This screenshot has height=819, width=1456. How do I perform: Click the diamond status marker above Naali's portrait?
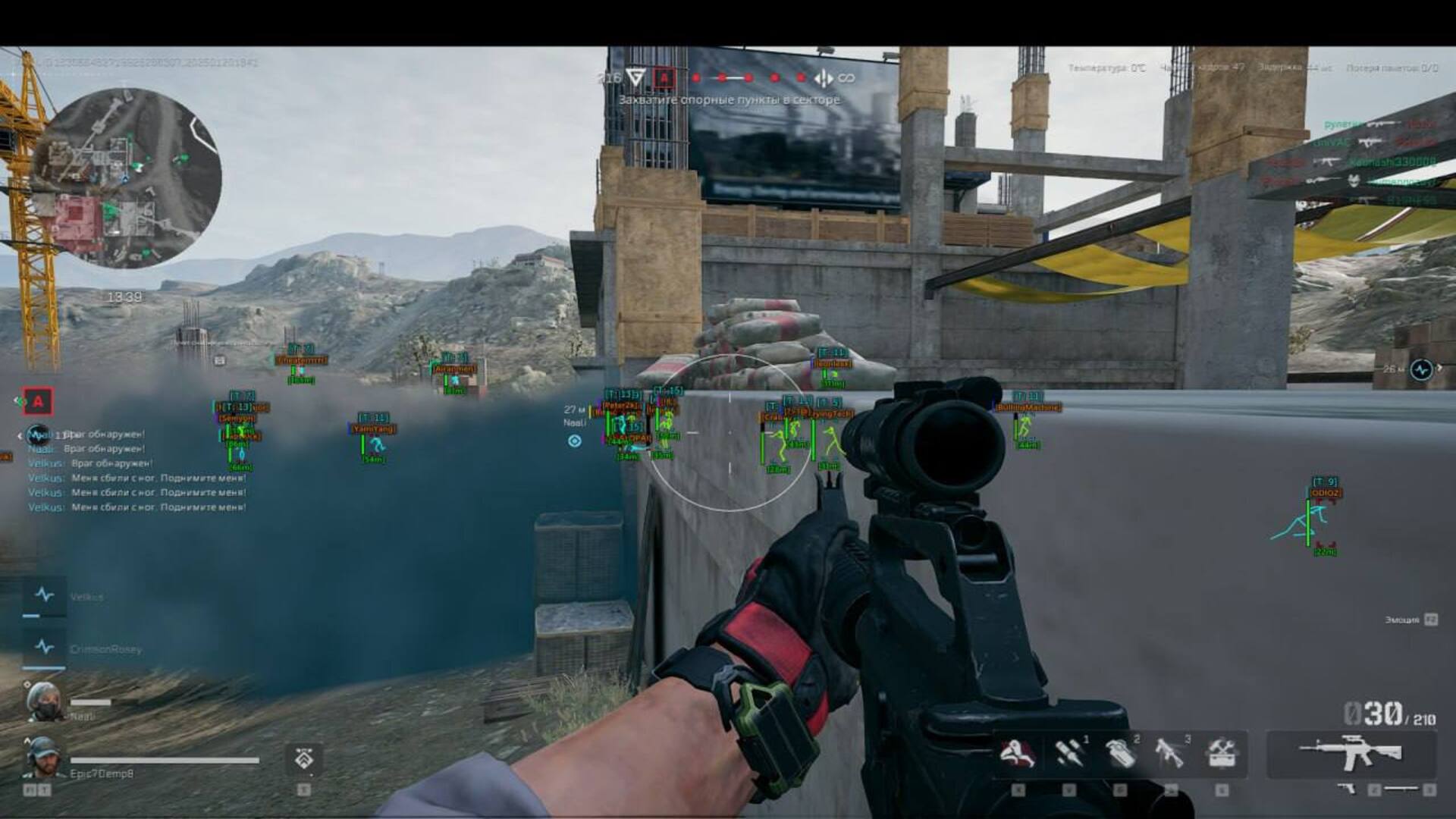(x=29, y=682)
